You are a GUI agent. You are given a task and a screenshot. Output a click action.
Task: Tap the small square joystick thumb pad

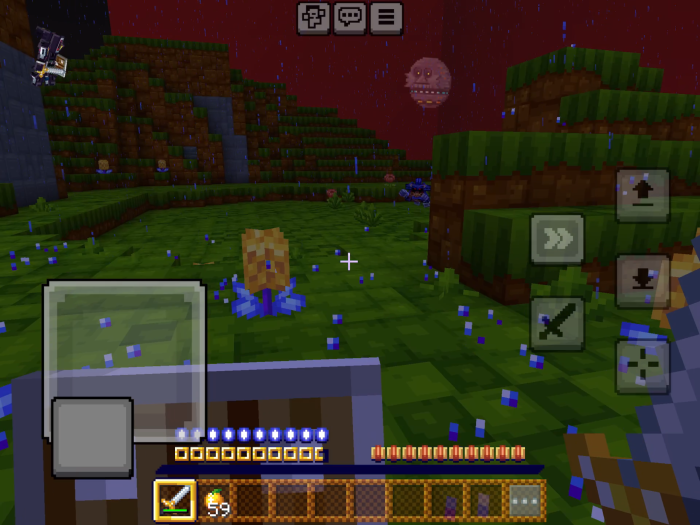[x=92, y=437]
